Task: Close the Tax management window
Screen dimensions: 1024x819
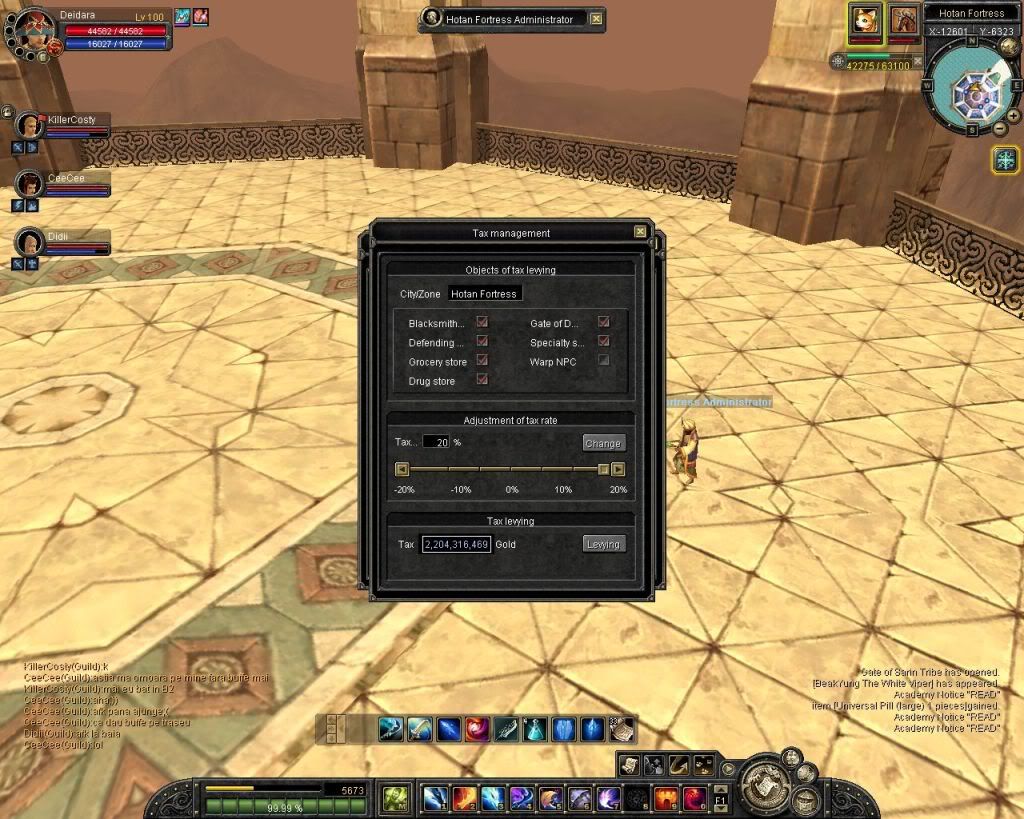Action: pyautogui.click(x=640, y=232)
